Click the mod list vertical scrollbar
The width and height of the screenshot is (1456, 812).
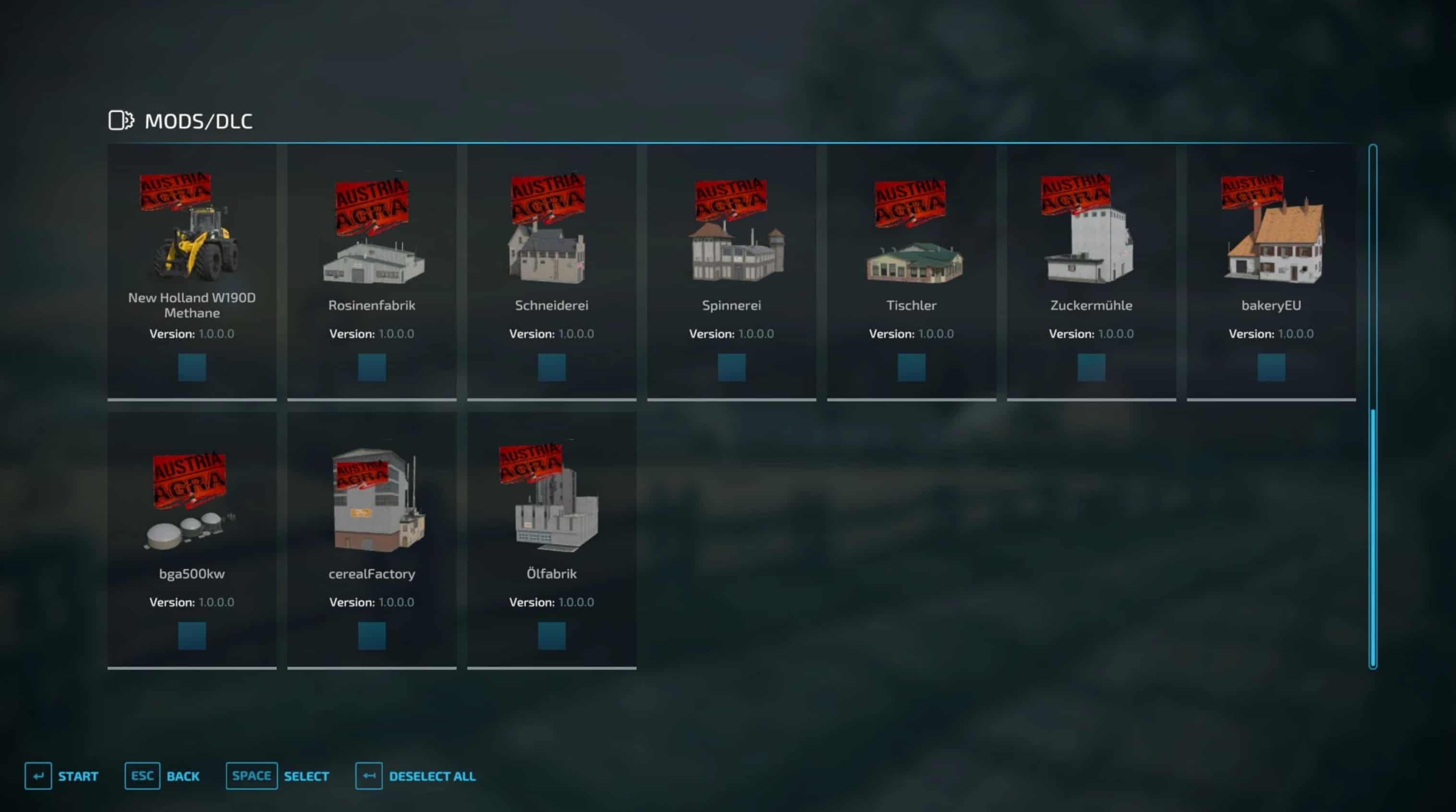click(x=1373, y=407)
